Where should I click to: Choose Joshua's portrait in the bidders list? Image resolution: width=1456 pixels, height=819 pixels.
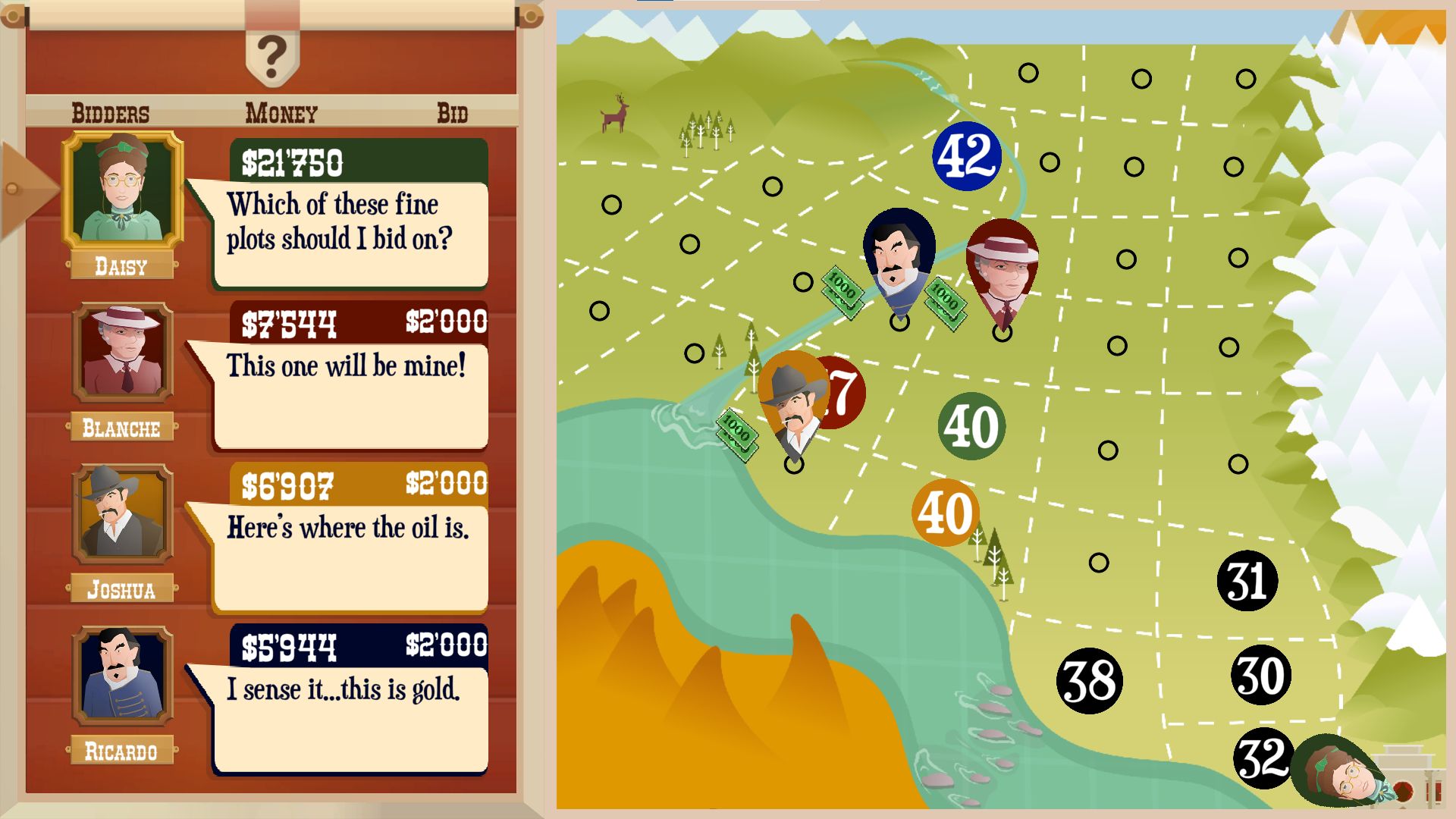pos(122,513)
